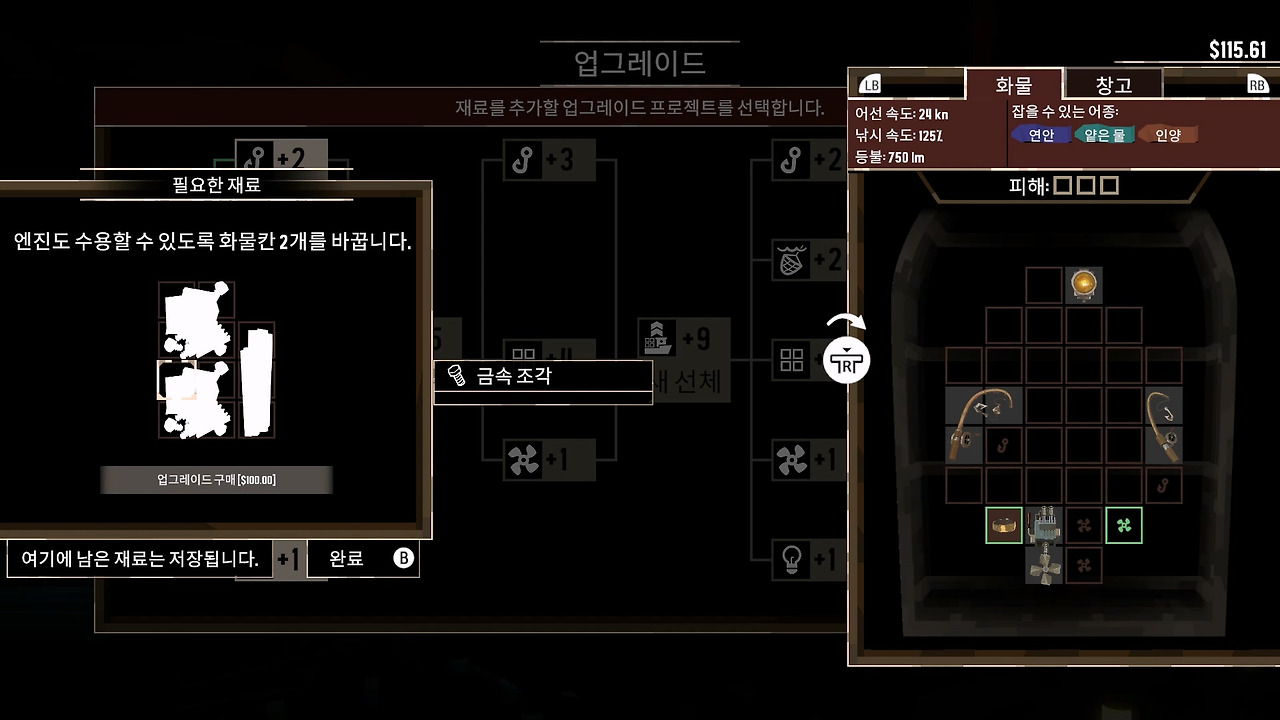Click the LB tab navigation button
Viewport: 1280px width, 720px height.
click(872, 85)
